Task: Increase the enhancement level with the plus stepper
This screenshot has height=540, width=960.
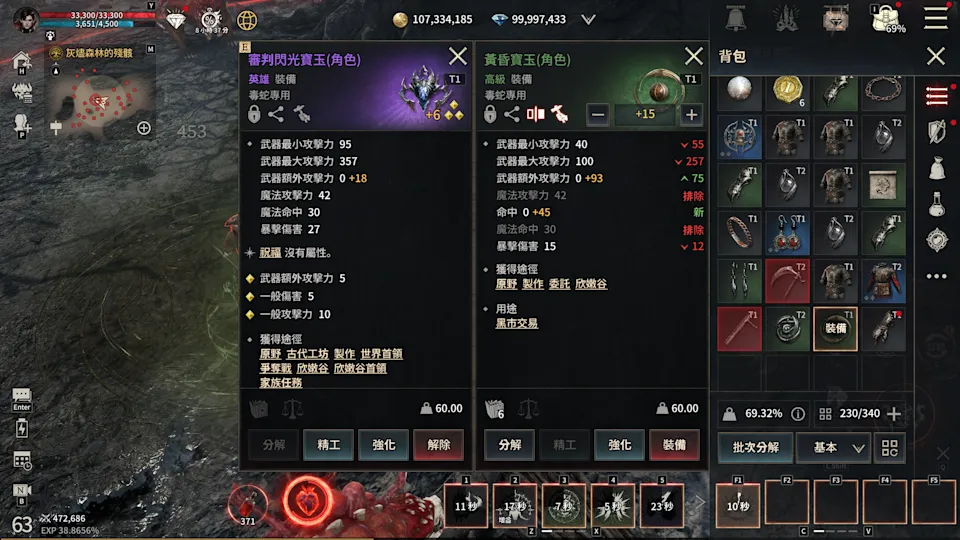Action: tap(691, 114)
